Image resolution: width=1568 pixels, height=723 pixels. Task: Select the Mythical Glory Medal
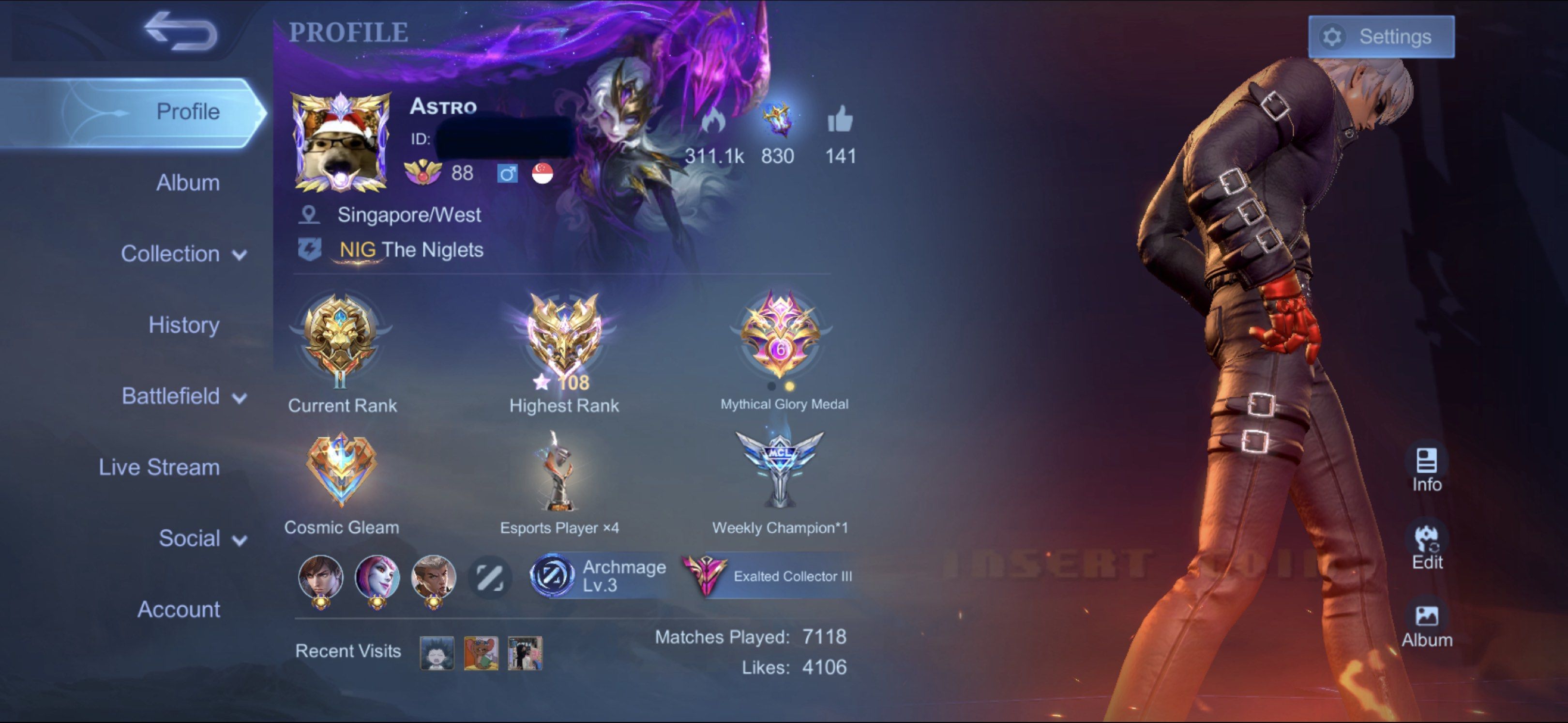pos(781,336)
